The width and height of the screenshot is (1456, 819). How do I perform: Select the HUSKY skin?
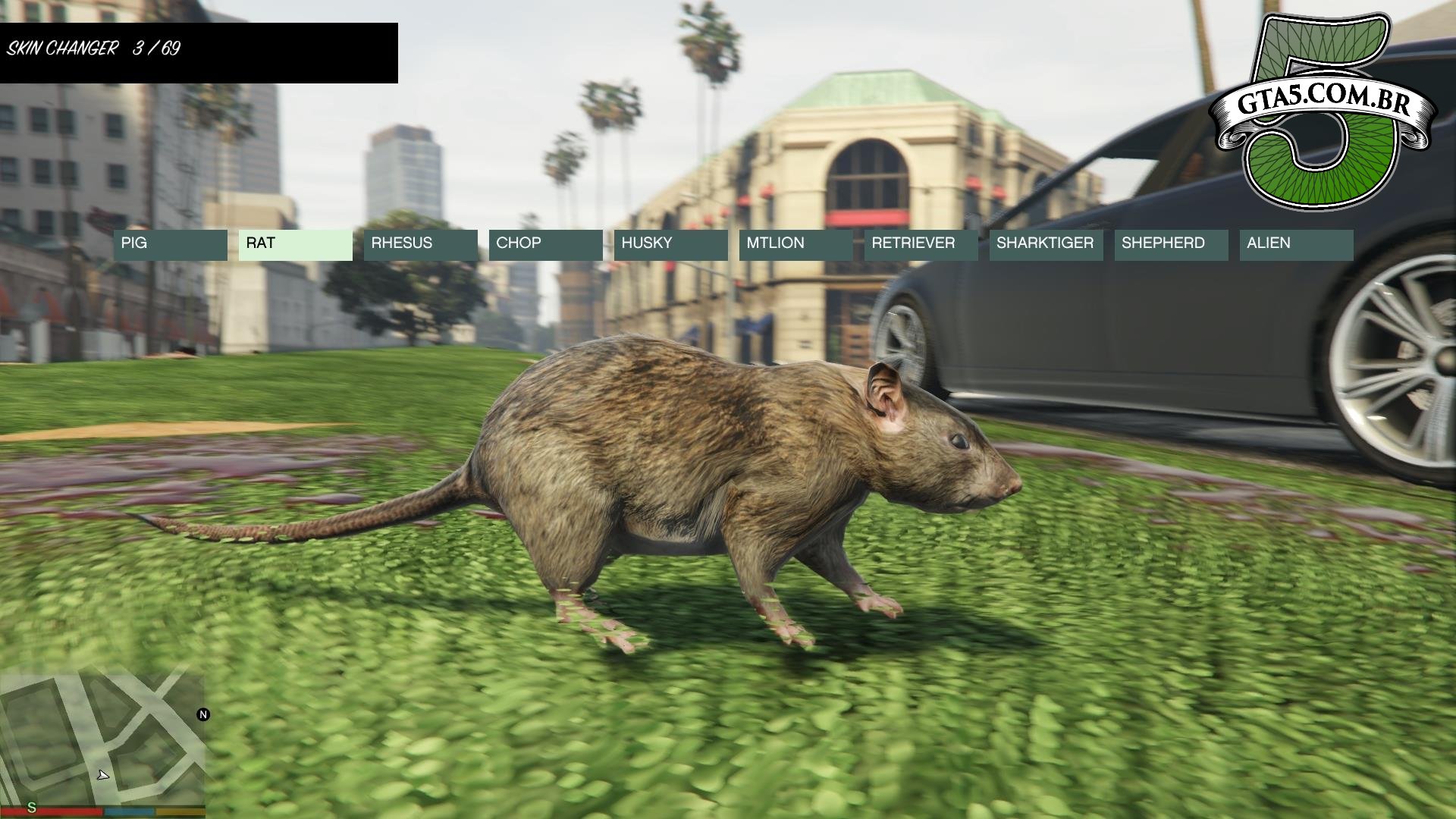tap(671, 245)
